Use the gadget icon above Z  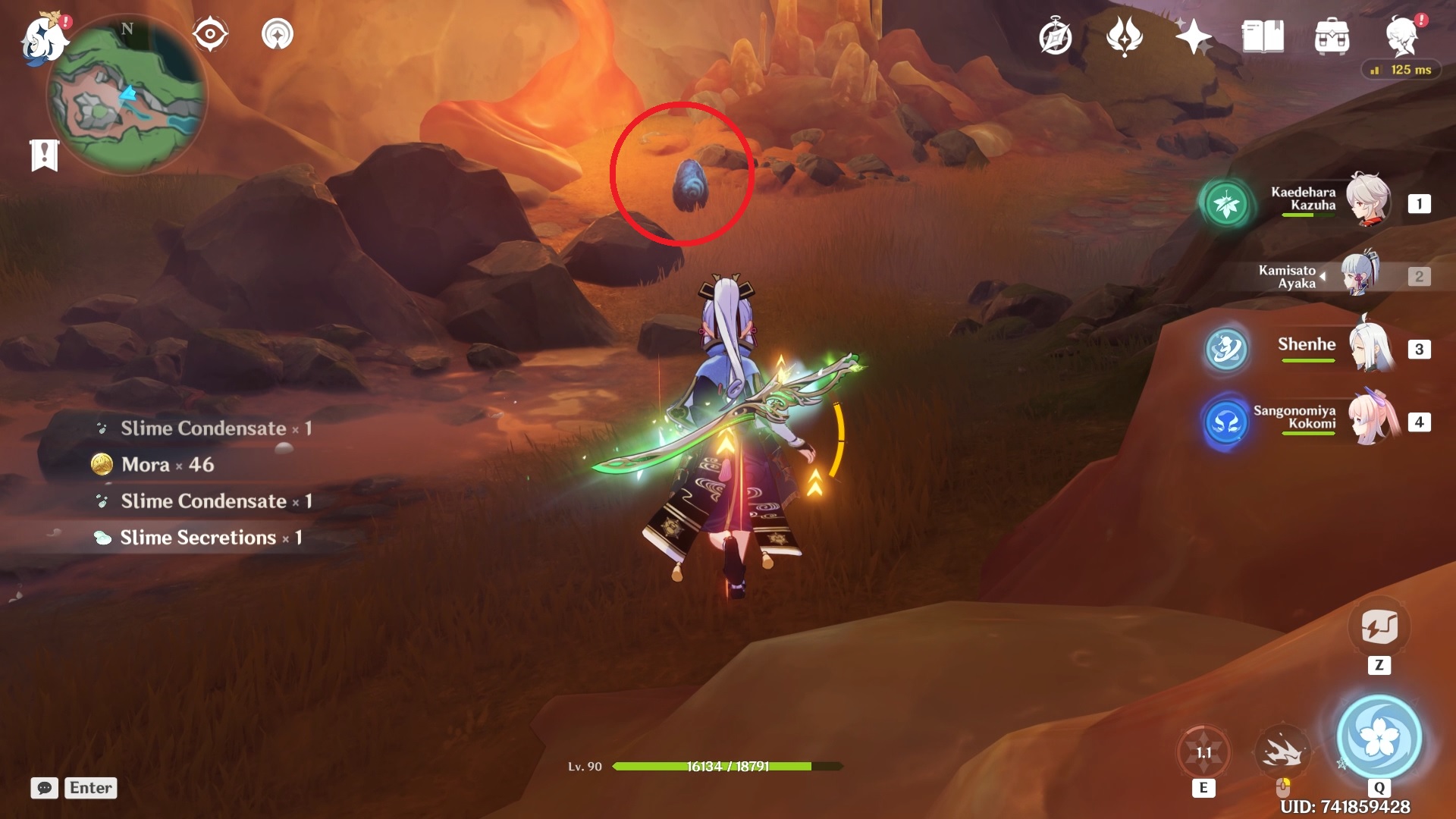click(x=1379, y=627)
